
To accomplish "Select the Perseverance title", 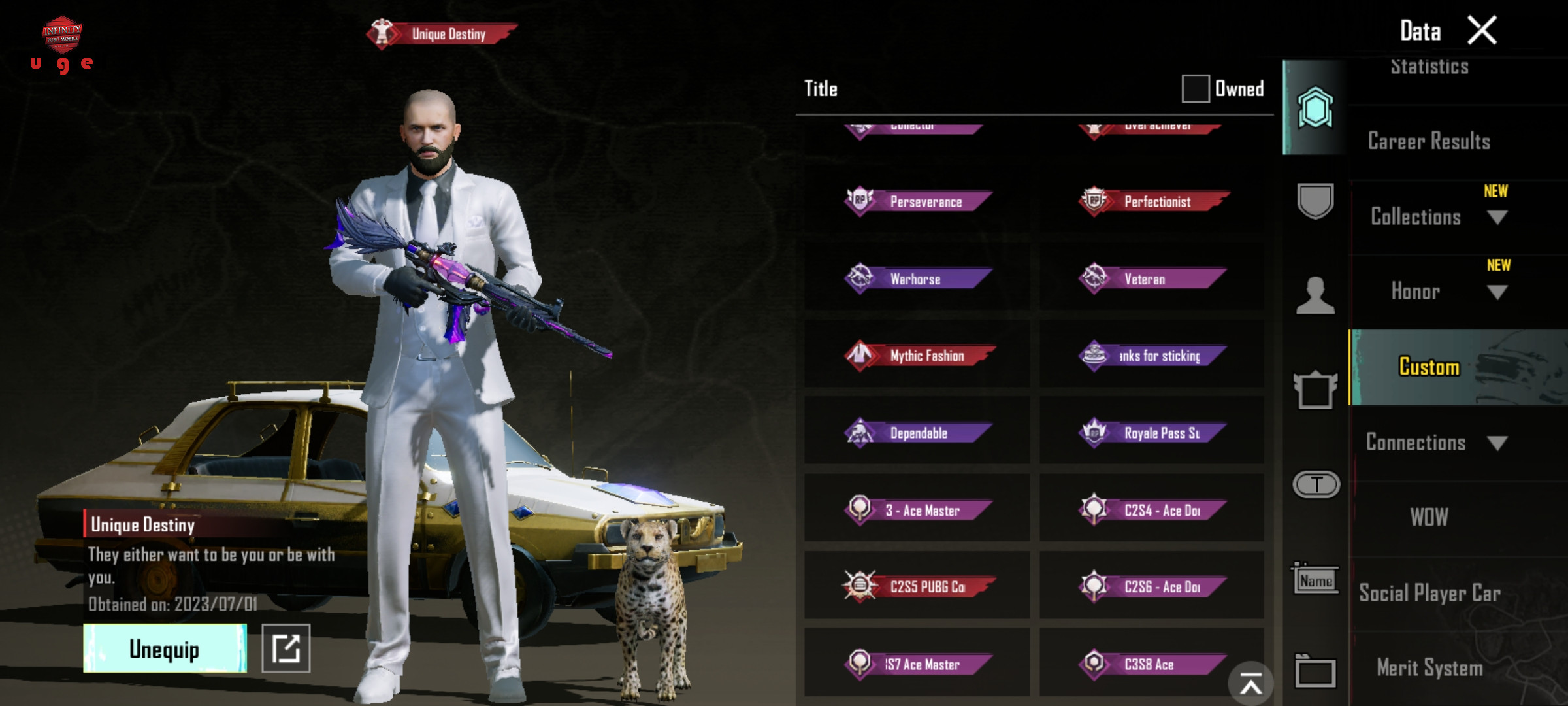I will pos(918,201).
